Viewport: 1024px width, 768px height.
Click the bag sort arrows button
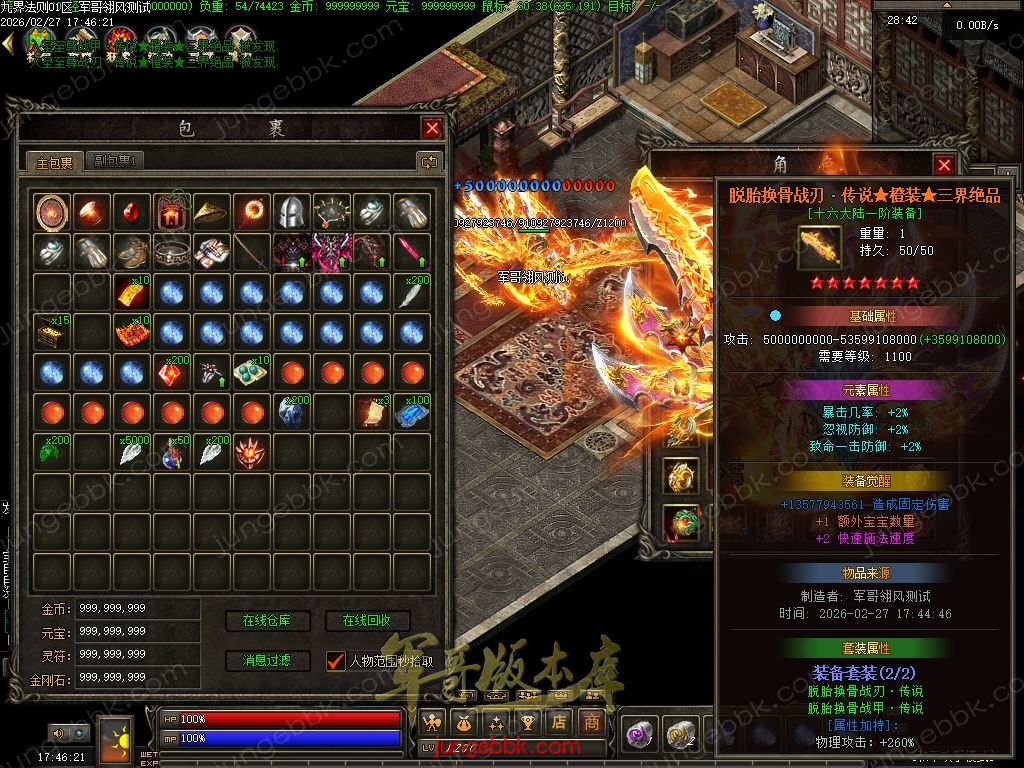(x=429, y=162)
